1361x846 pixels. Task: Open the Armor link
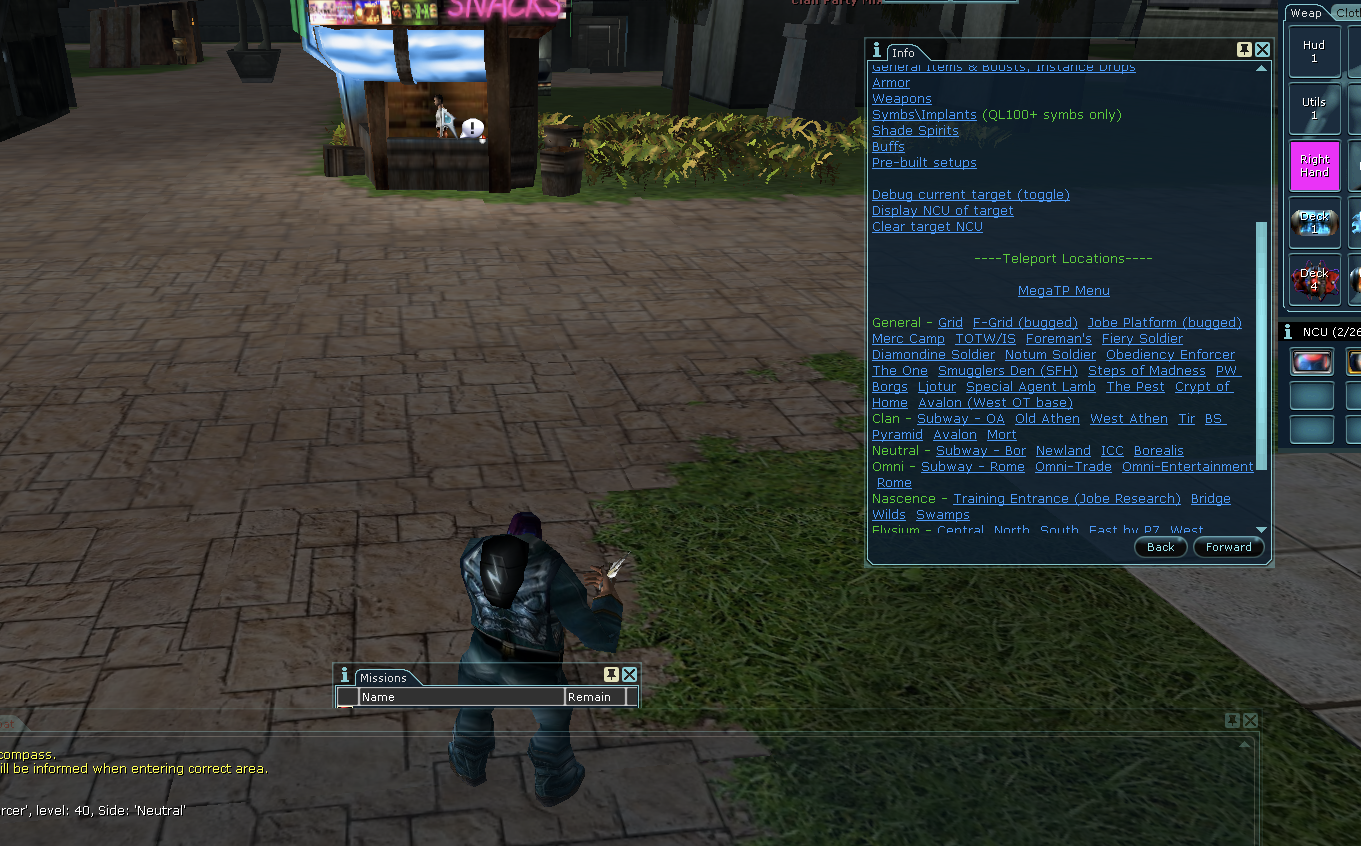[891, 83]
